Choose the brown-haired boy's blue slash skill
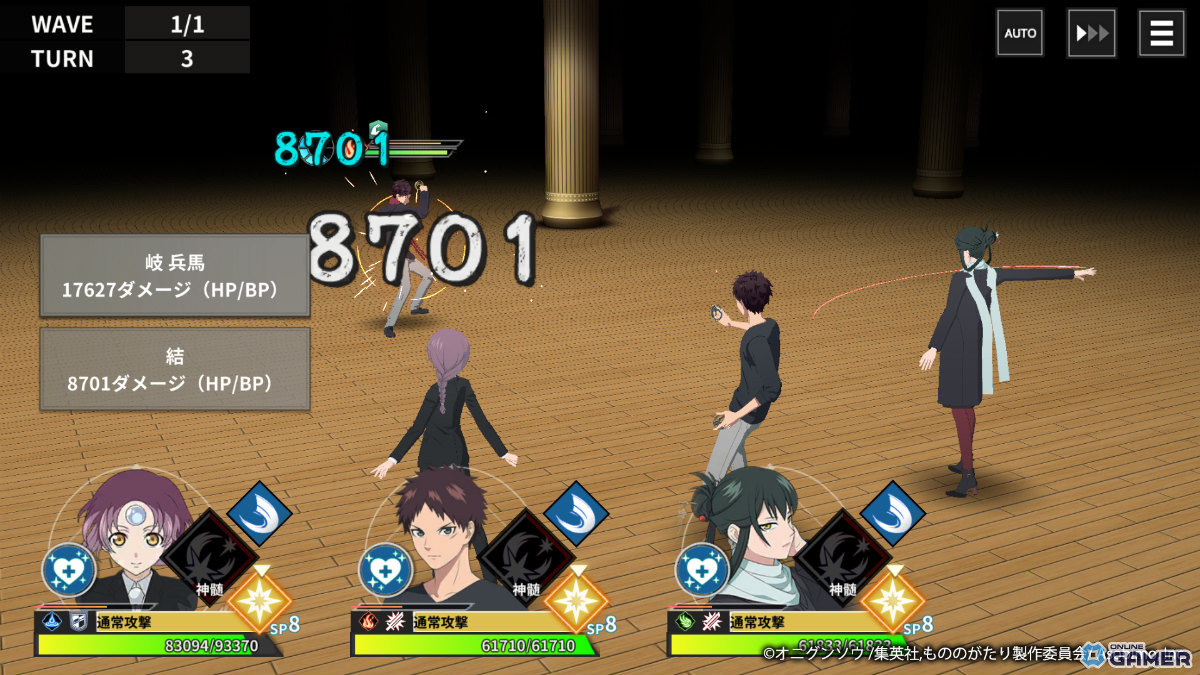This screenshot has height=675, width=1200. pyautogui.click(x=576, y=514)
